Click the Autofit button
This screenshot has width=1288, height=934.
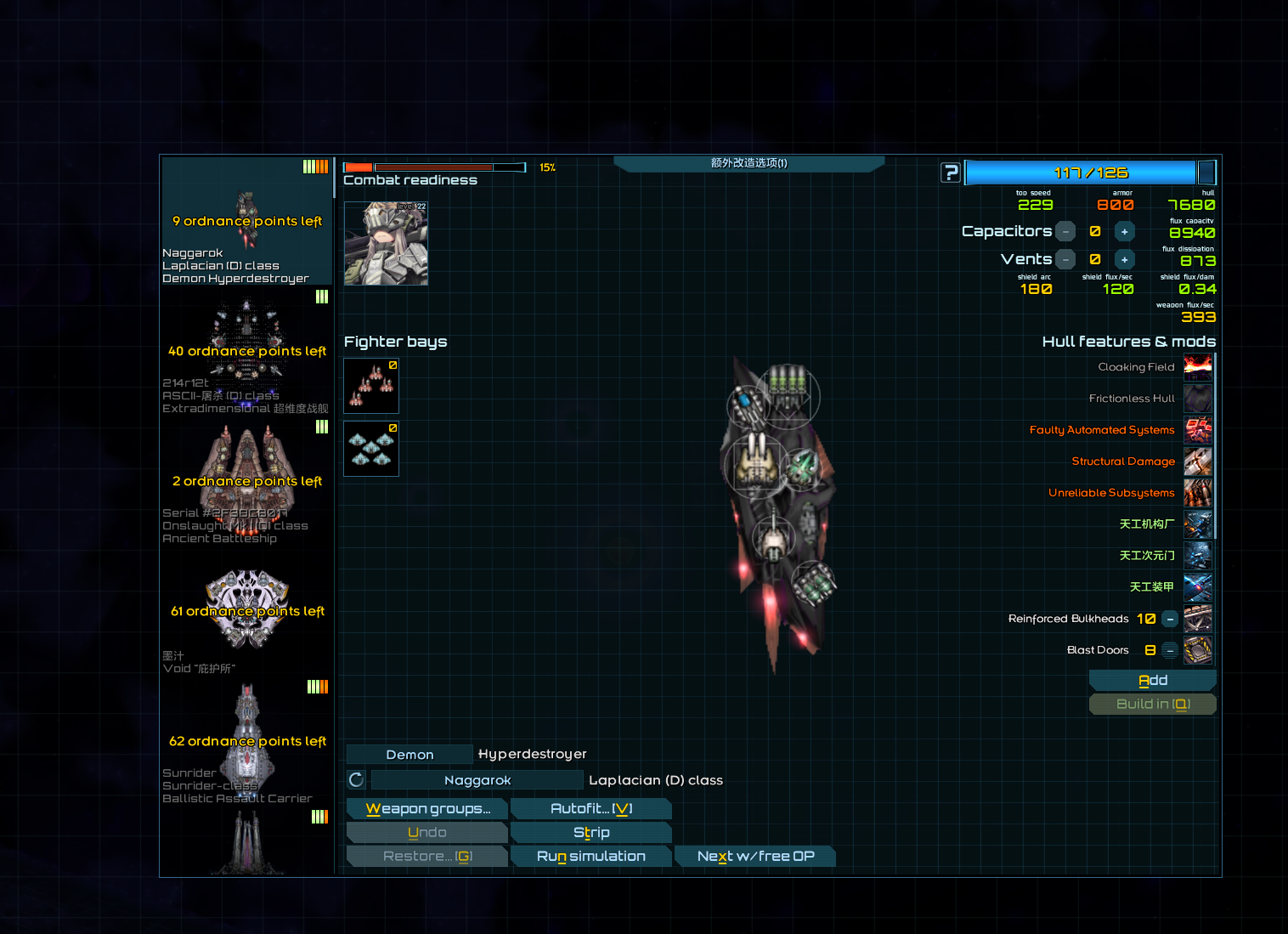[x=591, y=809]
